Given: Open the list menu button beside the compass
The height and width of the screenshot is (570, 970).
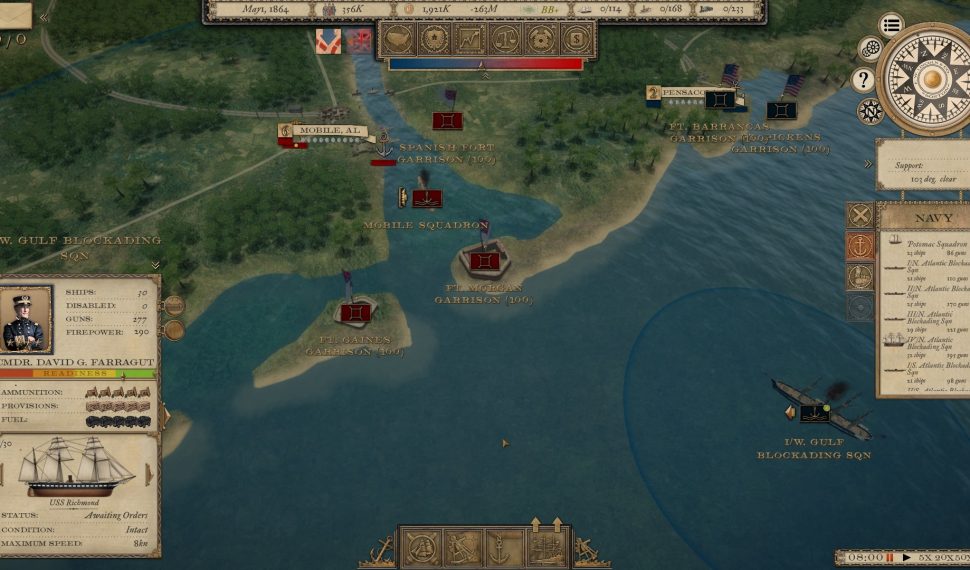Looking at the screenshot, I should tap(891, 25).
